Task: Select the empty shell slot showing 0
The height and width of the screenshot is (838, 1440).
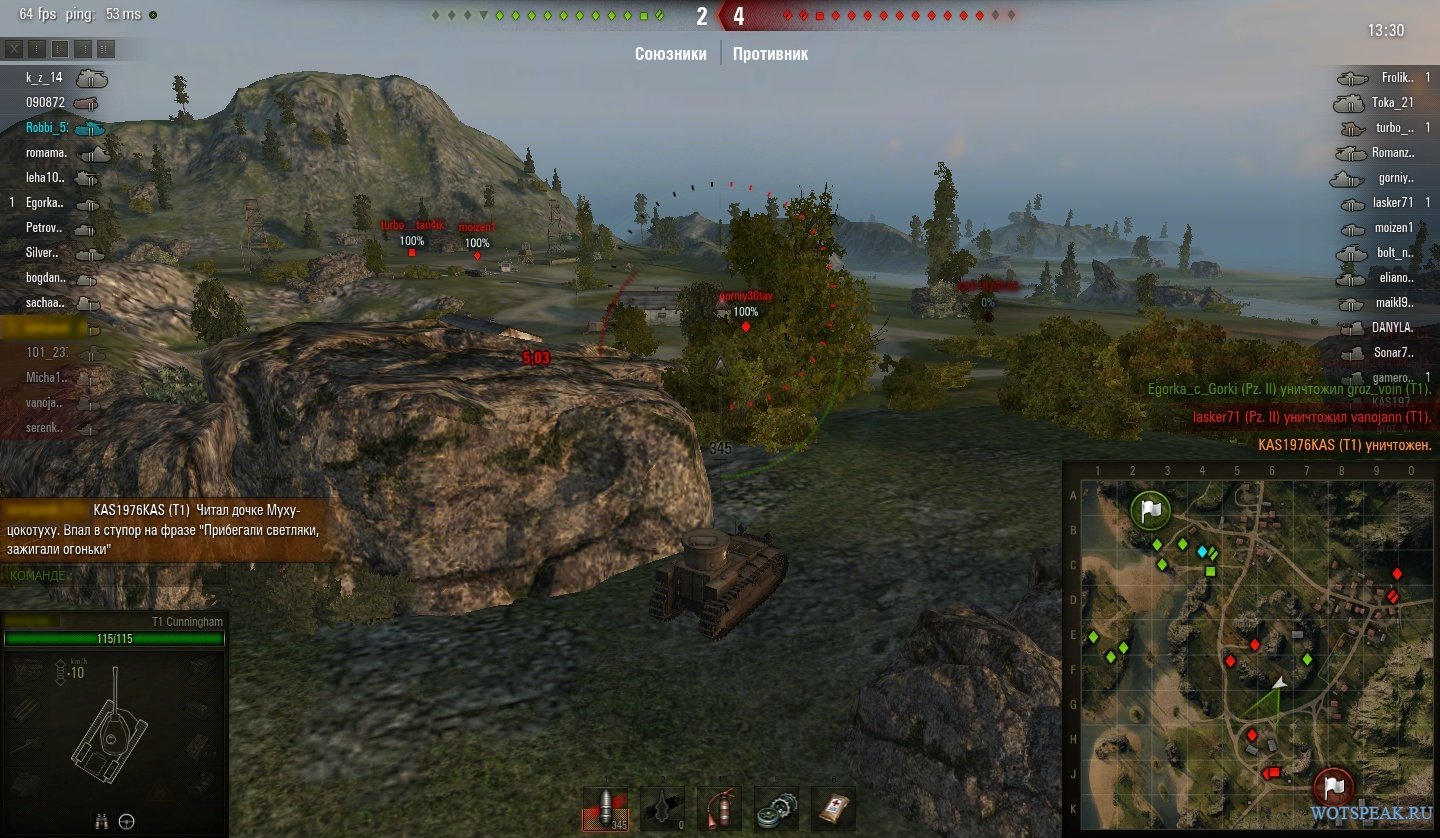Action: pyautogui.click(x=662, y=808)
